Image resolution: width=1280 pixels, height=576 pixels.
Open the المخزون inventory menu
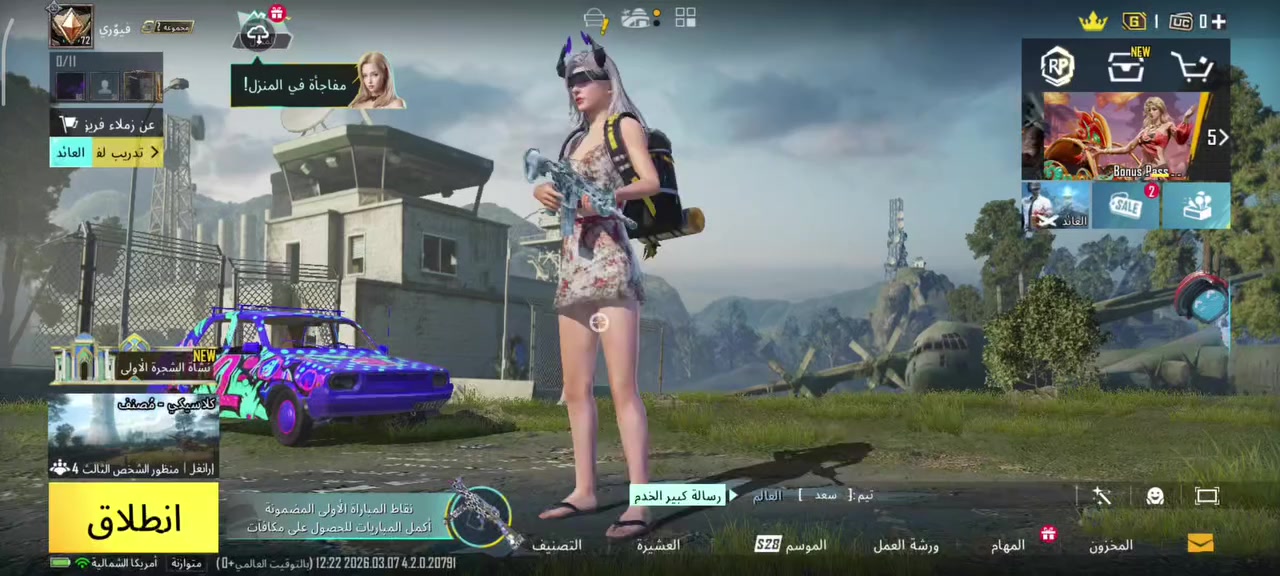coord(1111,545)
